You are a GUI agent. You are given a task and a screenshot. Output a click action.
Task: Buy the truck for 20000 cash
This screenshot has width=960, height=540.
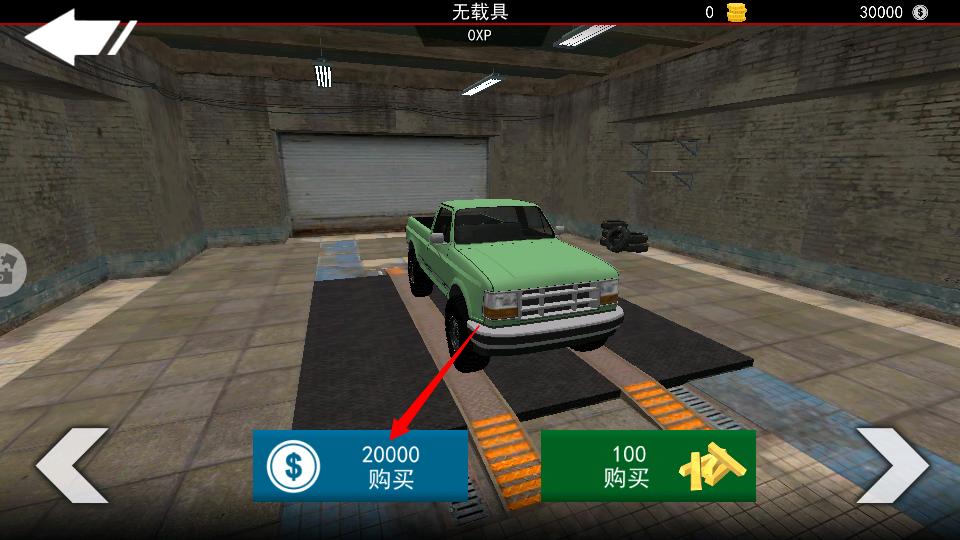(360, 466)
